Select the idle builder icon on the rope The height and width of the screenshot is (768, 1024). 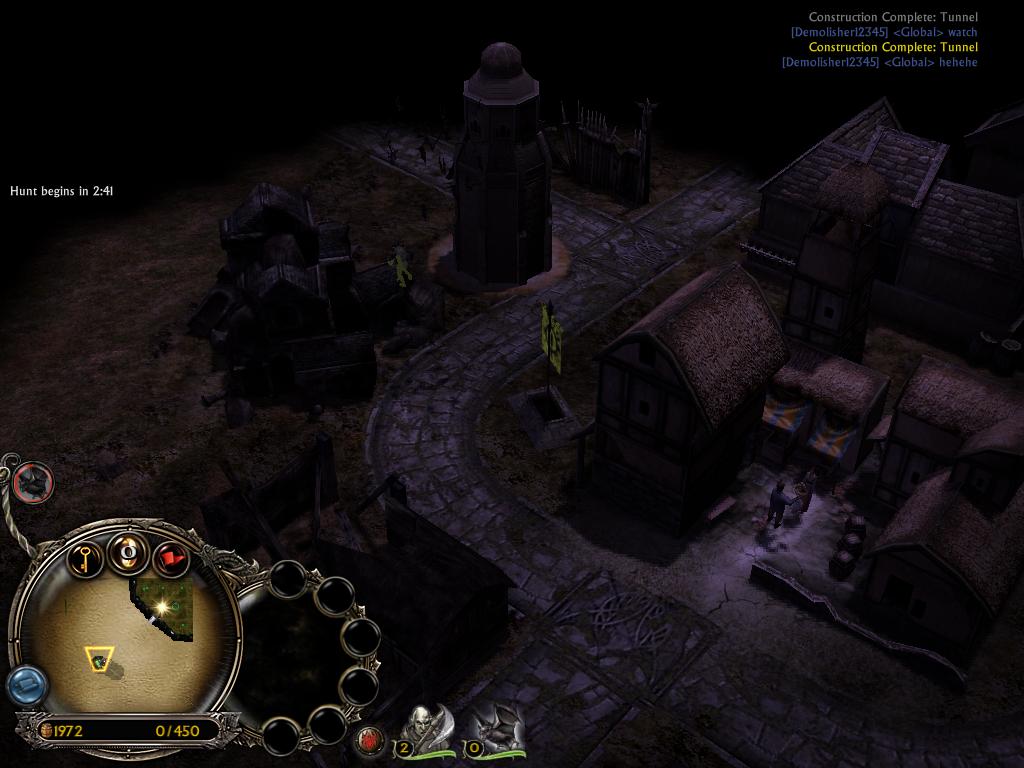coord(34,483)
